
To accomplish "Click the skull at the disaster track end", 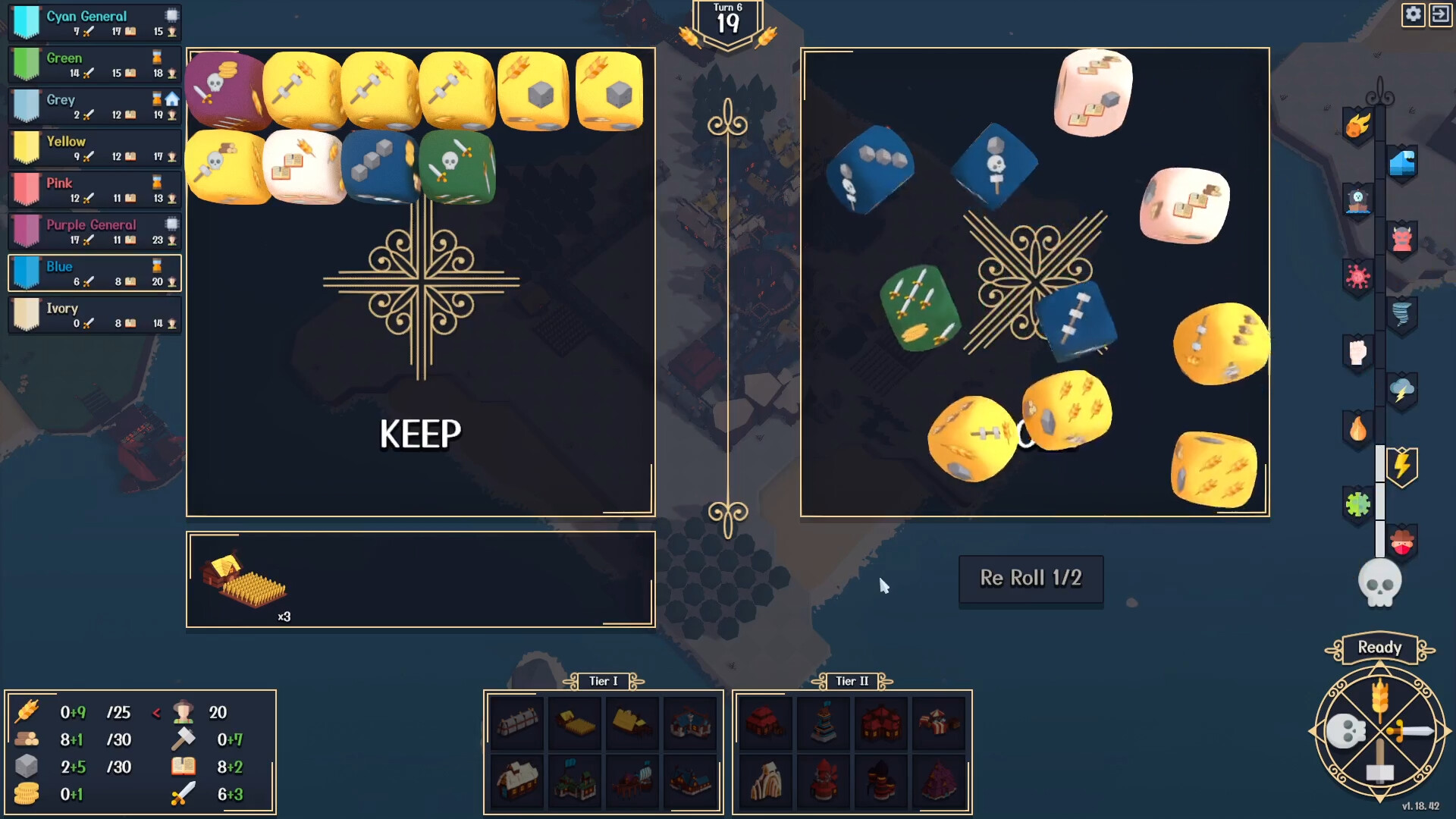I will coord(1382,584).
